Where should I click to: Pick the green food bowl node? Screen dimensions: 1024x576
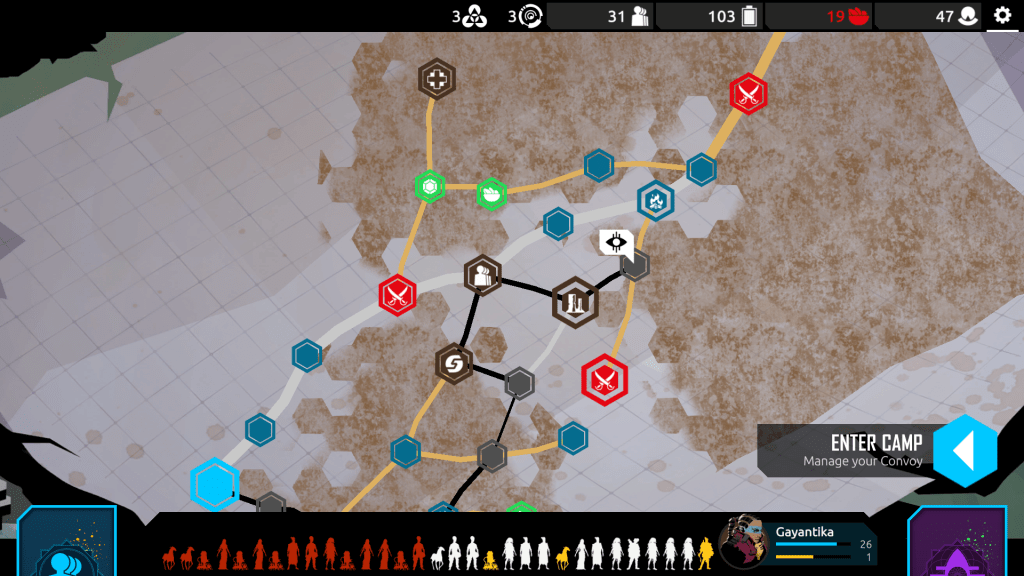pos(491,193)
